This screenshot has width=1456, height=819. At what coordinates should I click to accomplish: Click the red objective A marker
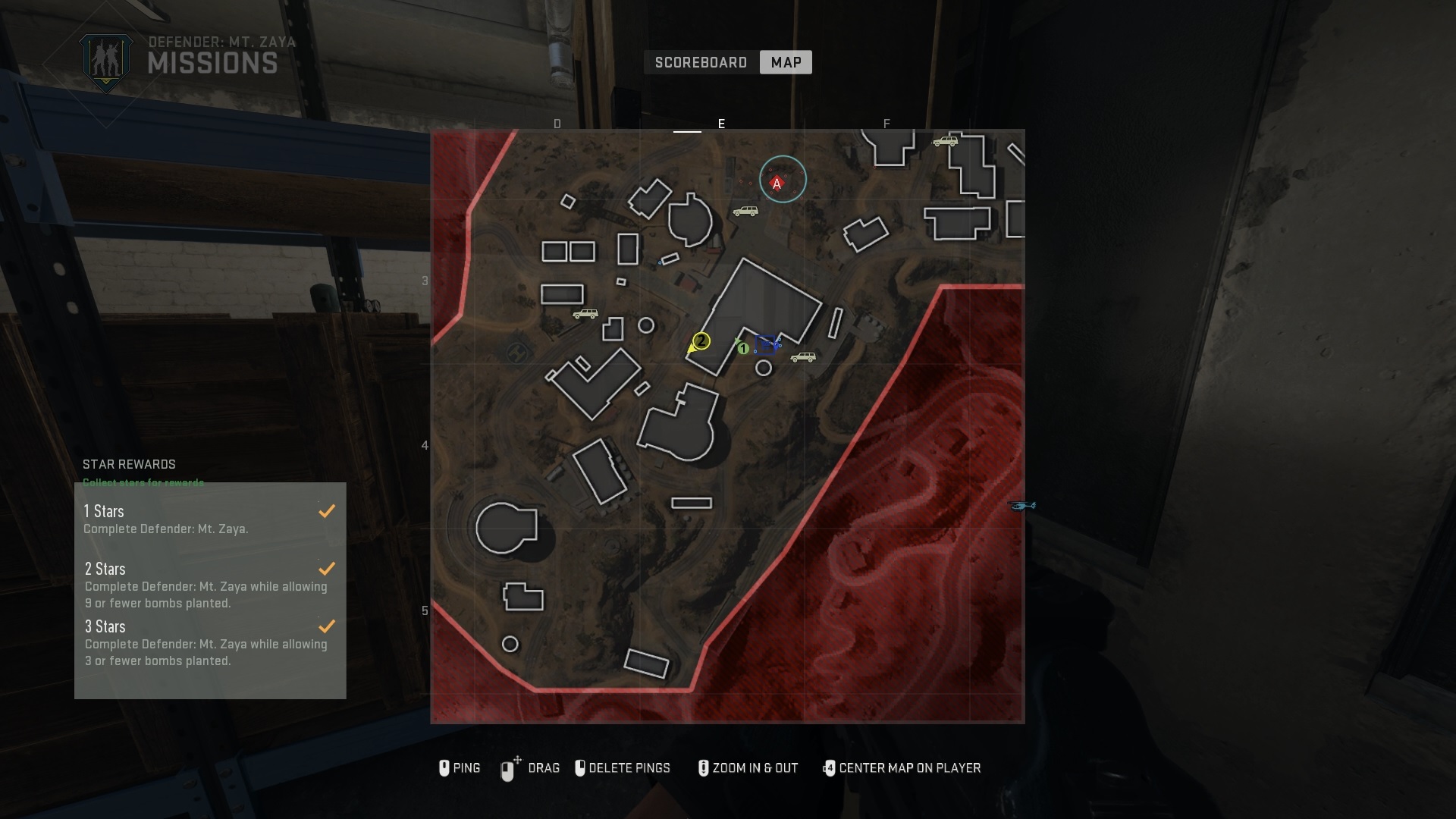tap(777, 182)
